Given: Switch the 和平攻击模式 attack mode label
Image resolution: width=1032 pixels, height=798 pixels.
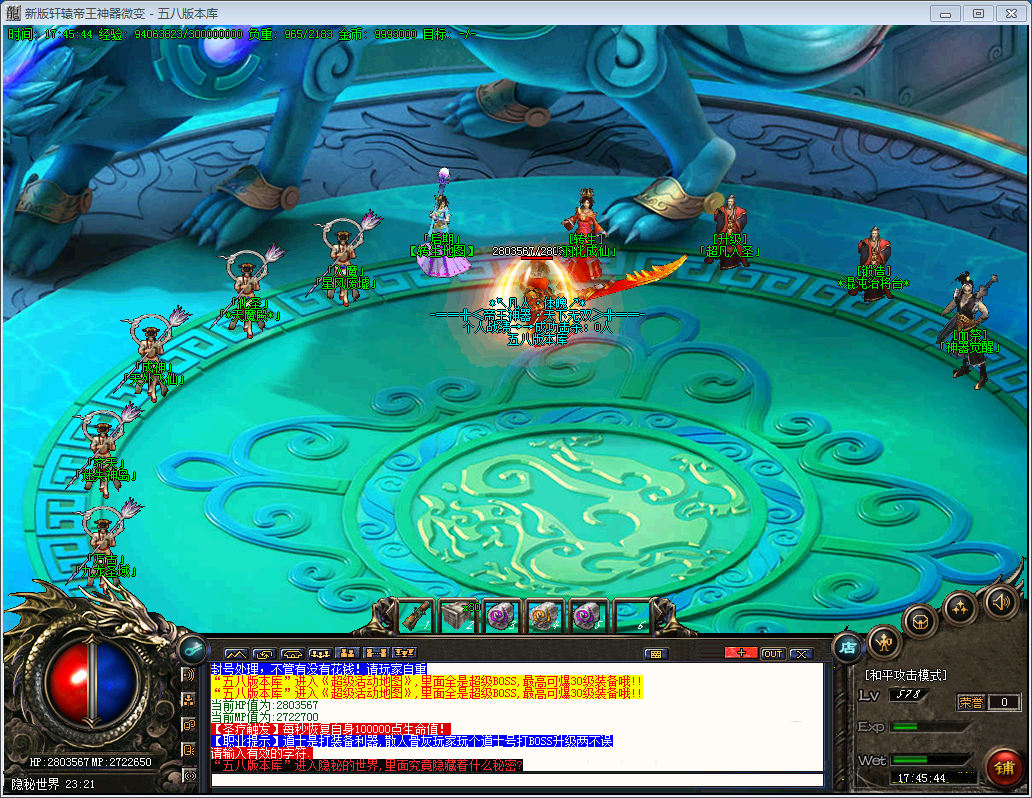Looking at the screenshot, I should coord(906,676).
